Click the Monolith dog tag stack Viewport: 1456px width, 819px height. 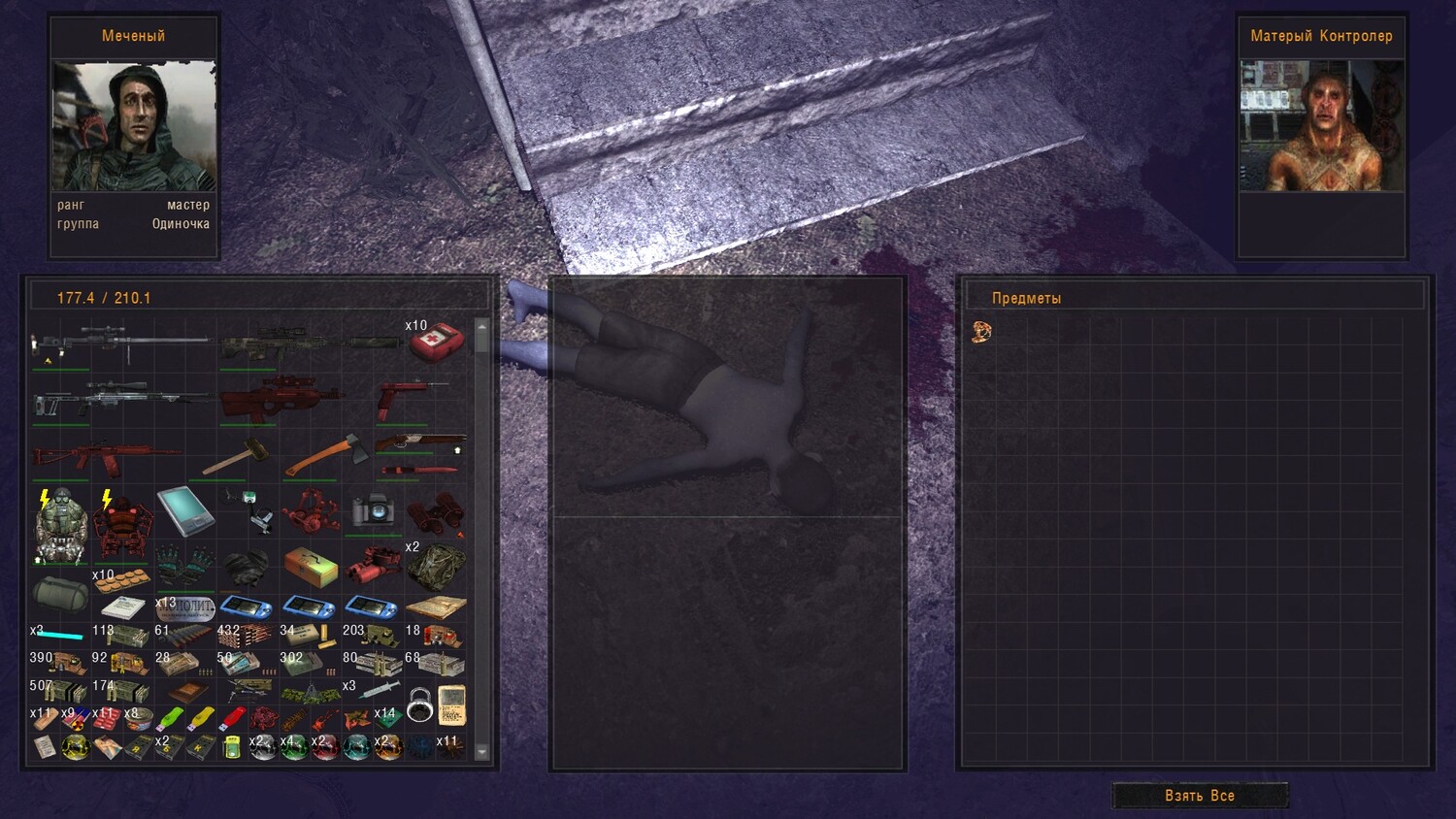(186, 608)
